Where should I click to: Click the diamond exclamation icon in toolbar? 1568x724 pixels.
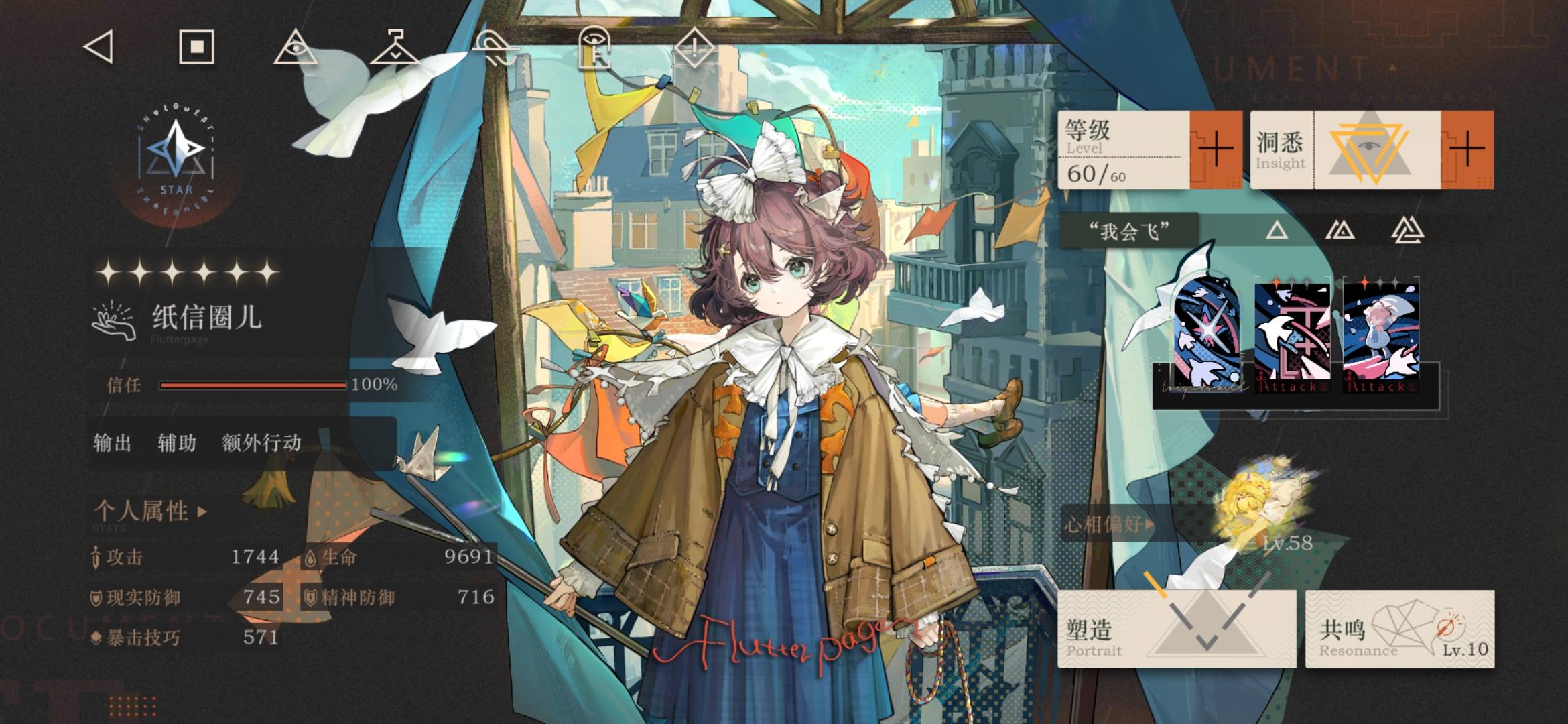click(x=694, y=48)
